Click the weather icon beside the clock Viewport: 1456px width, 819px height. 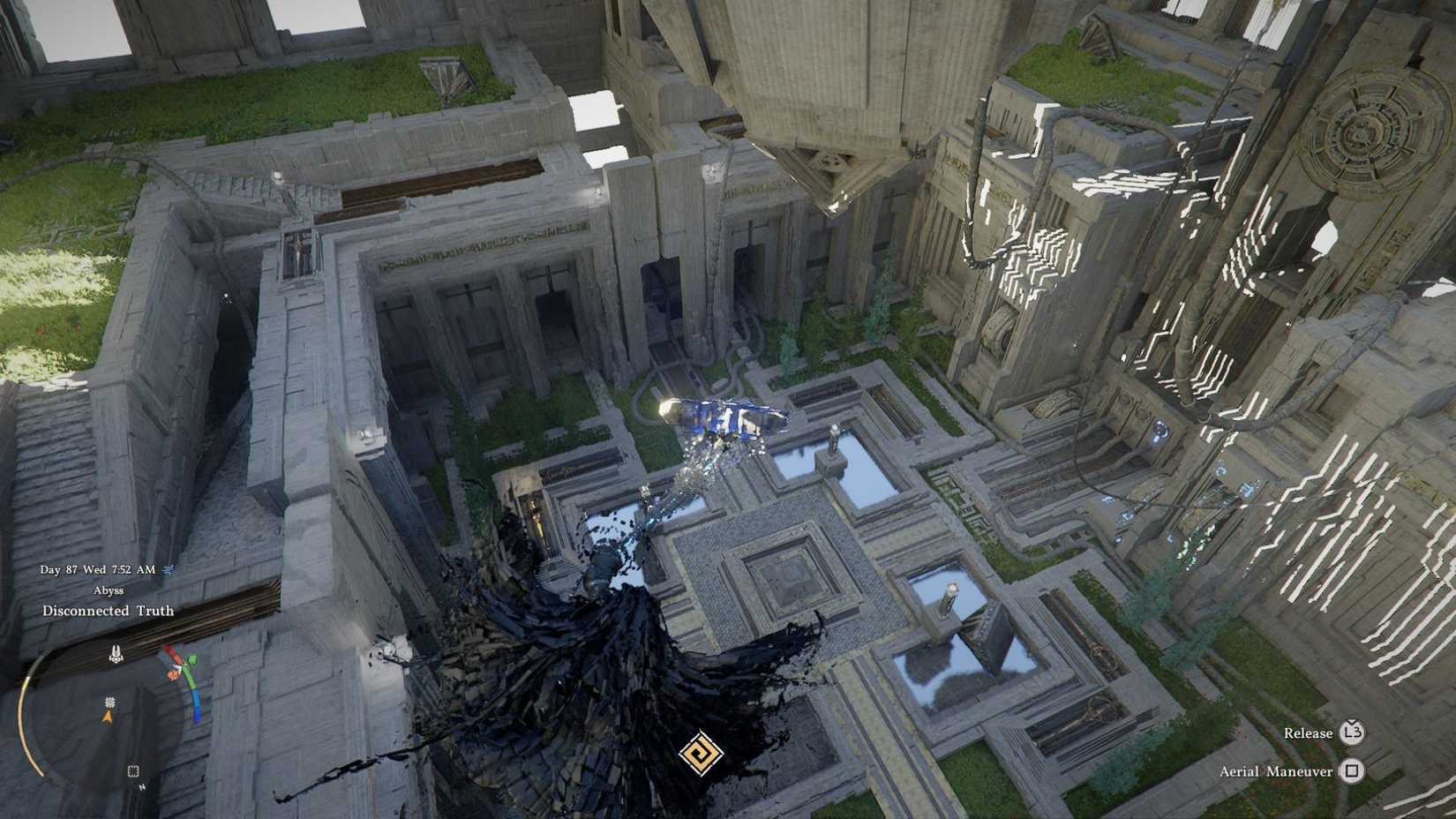(168, 569)
